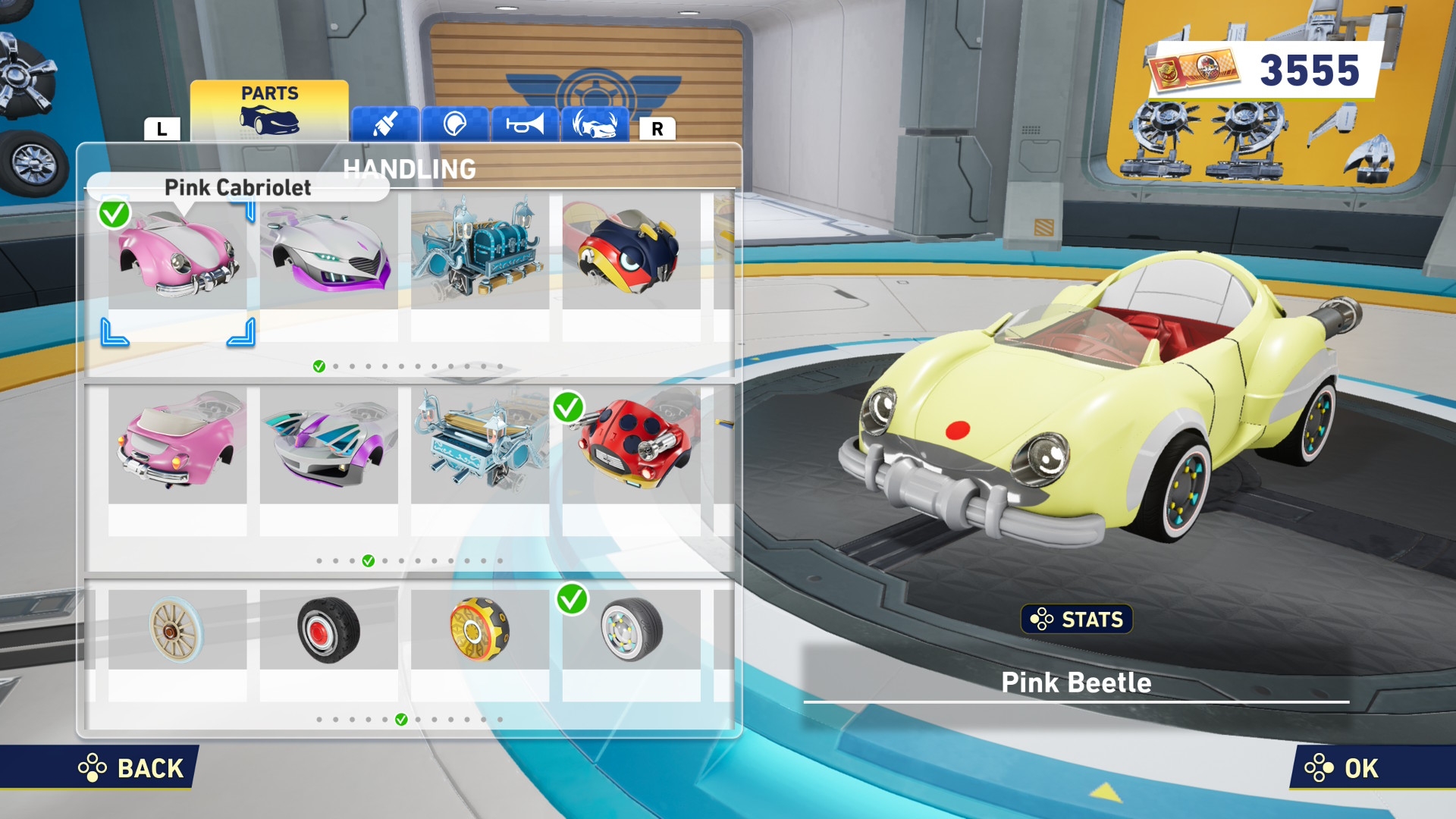This screenshot has width=1456, height=819.
Task: Open the car aura effects tab
Action: pos(595,124)
